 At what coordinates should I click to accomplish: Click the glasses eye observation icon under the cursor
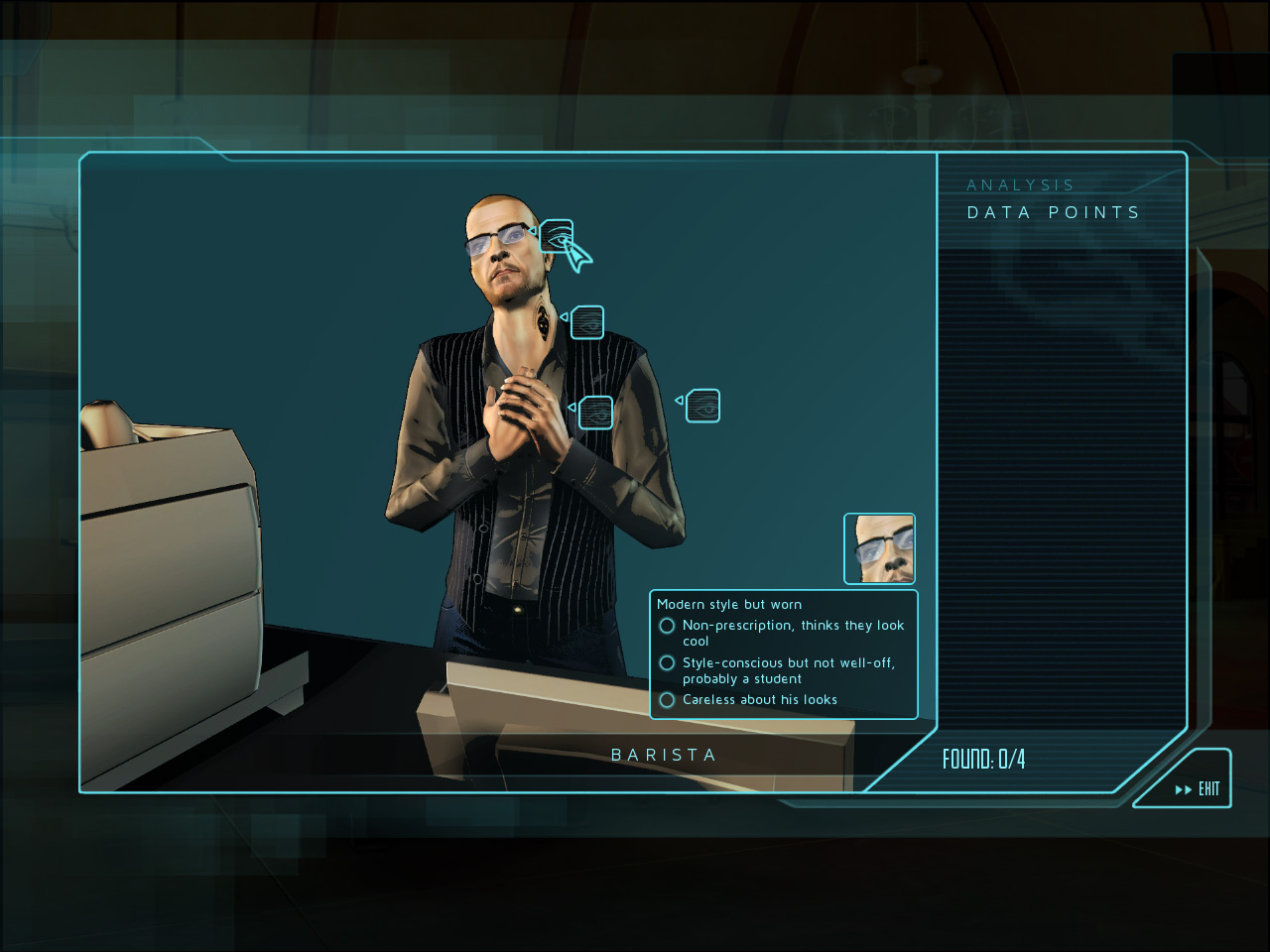[556, 236]
